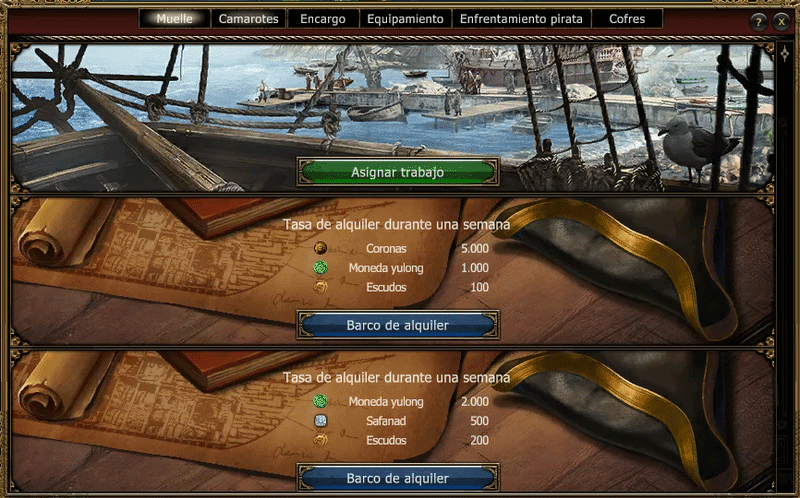Open the Encargo tab
This screenshot has width=800, height=498.
coord(323,19)
